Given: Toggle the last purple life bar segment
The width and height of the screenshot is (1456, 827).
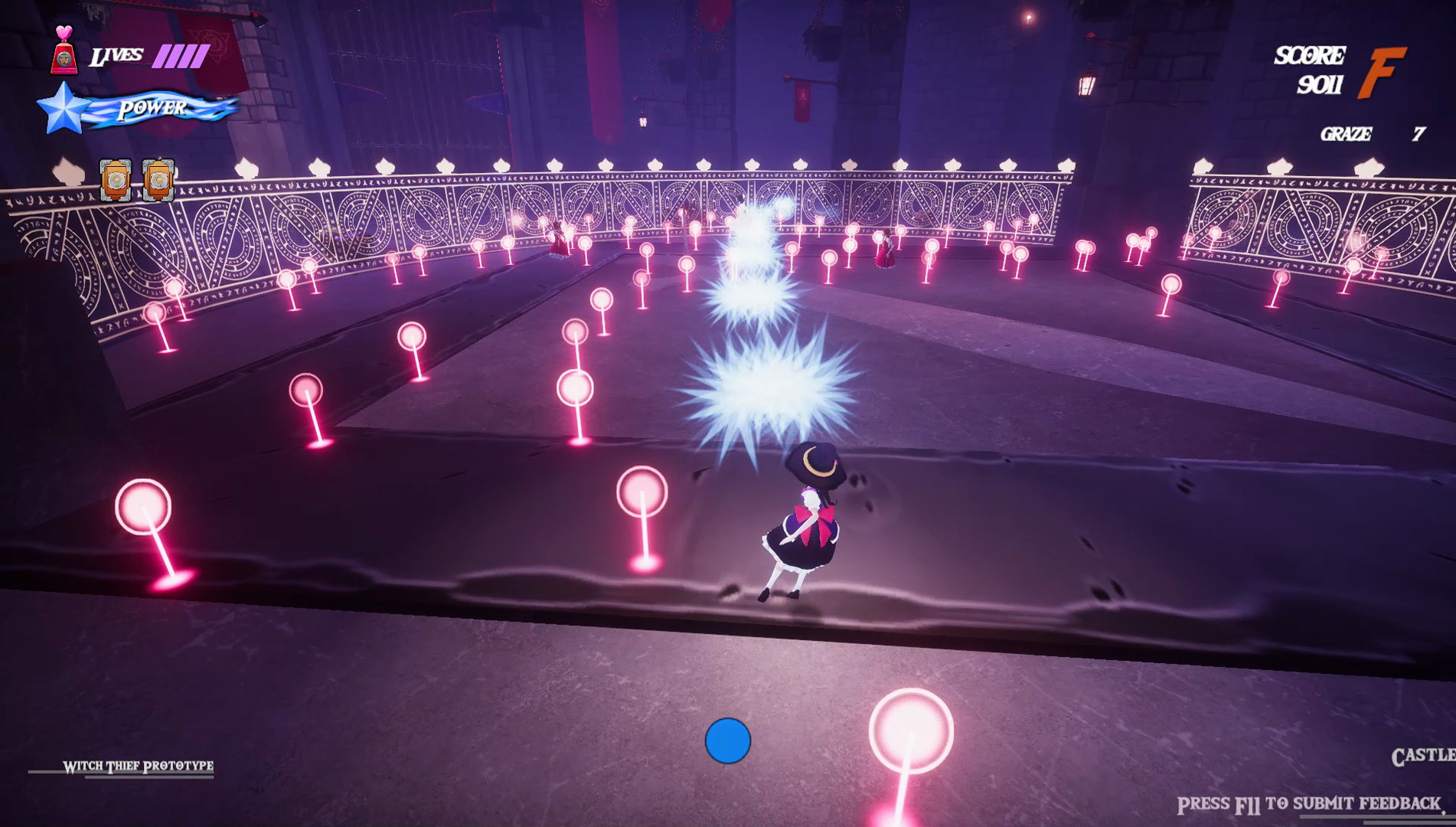Looking at the screenshot, I should click(201, 54).
